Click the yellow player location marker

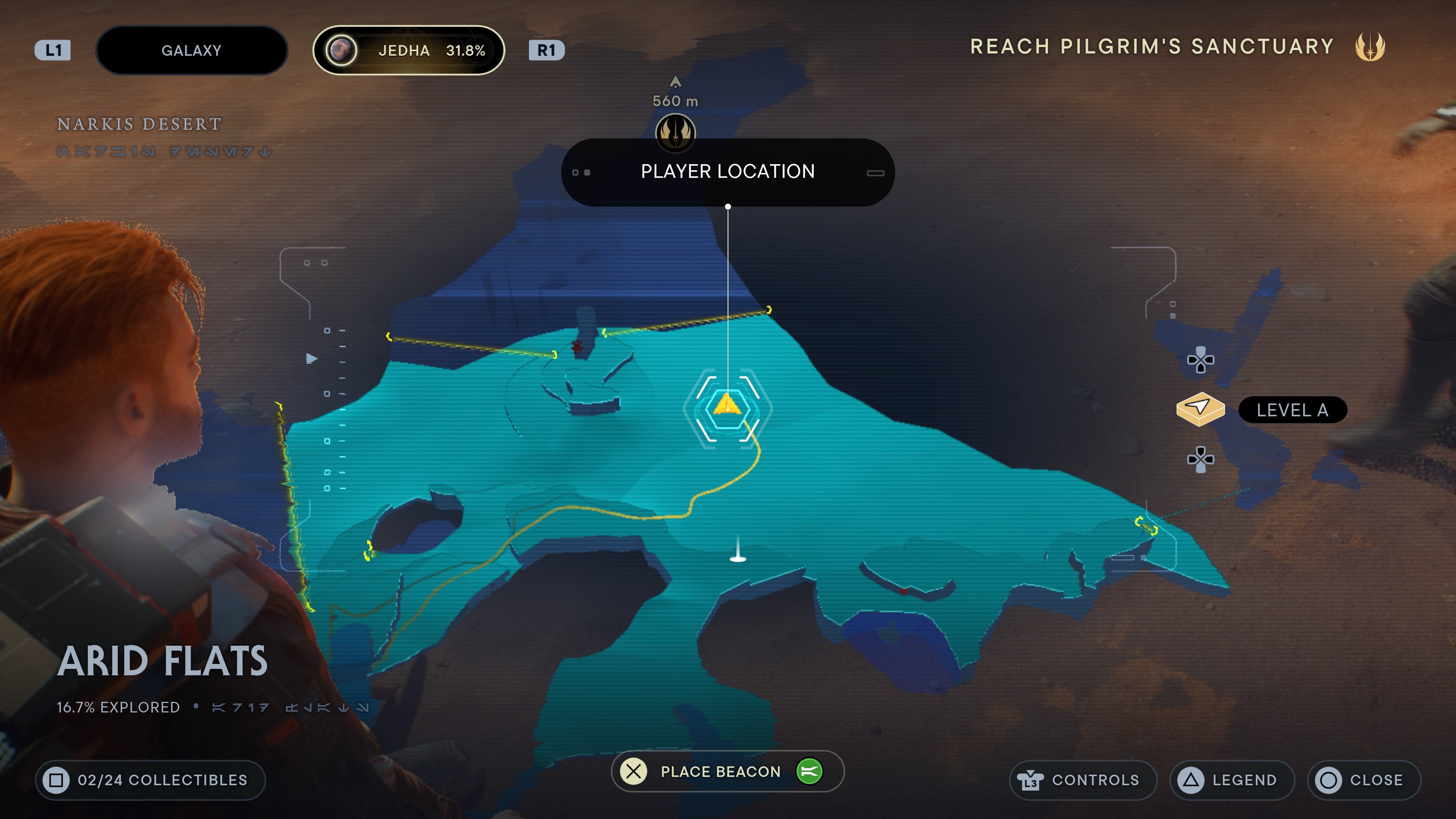tap(728, 405)
